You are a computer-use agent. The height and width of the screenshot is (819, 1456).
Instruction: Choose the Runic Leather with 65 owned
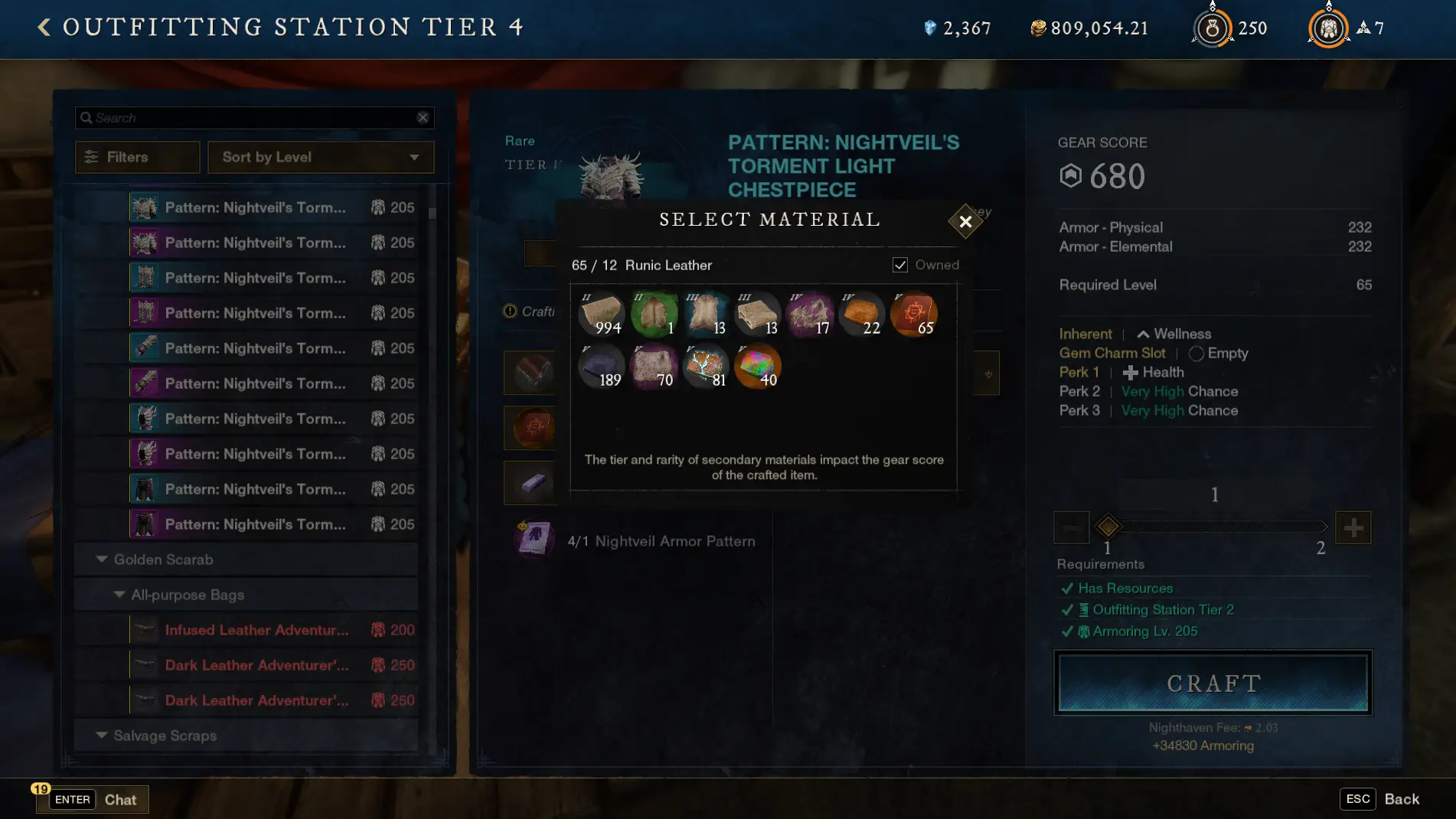point(914,314)
